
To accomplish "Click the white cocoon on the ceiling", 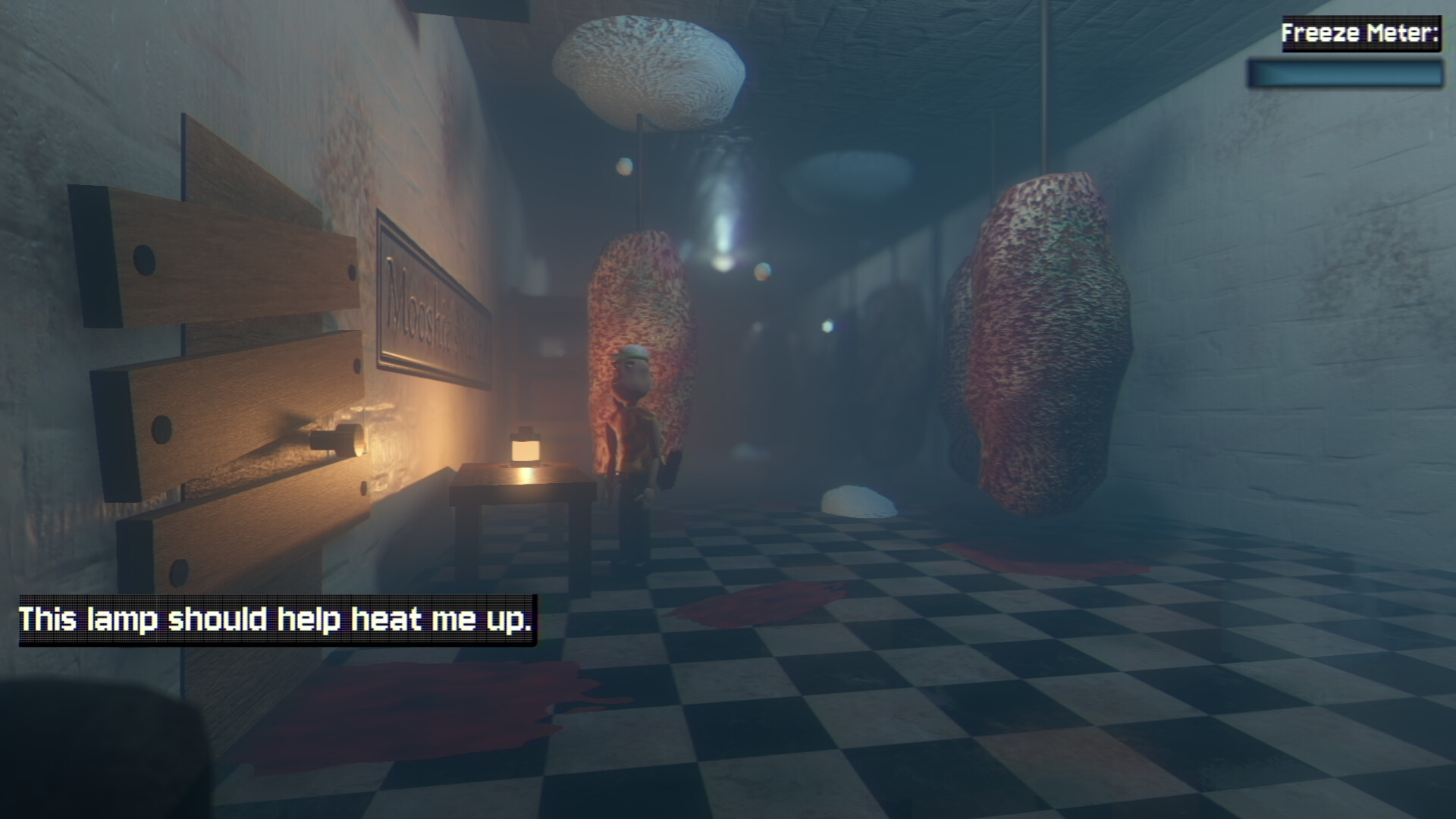I will 652,61.
